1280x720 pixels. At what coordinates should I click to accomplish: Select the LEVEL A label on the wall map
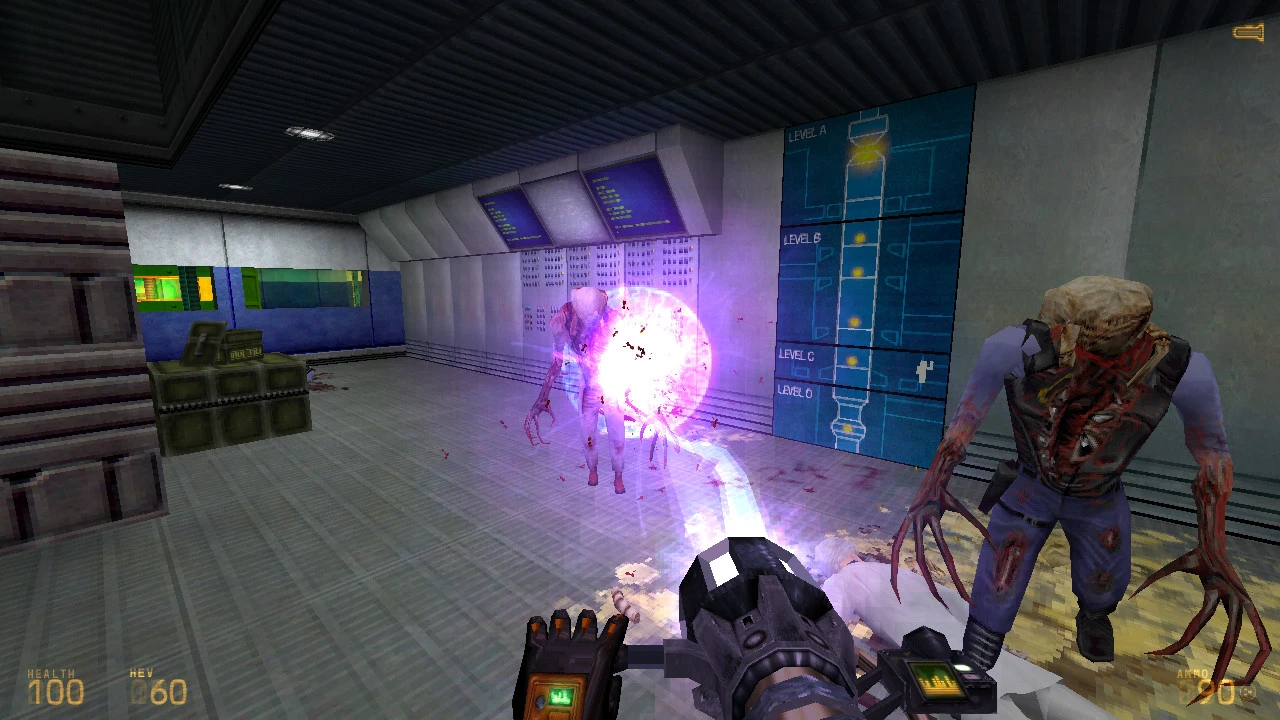pyautogui.click(x=807, y=133)
